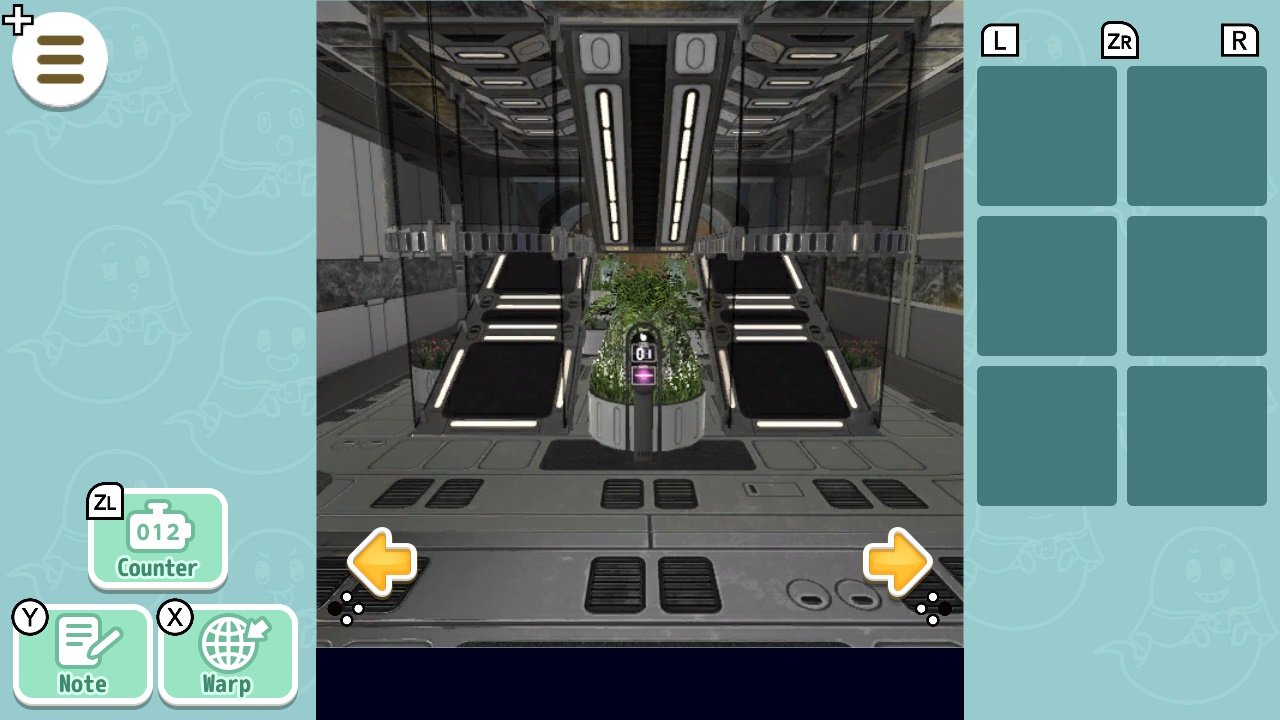Select the top-left inventory slot
Image resolution: width=1280 pixels, height=720 pixels.
(x=1046, y=135)
